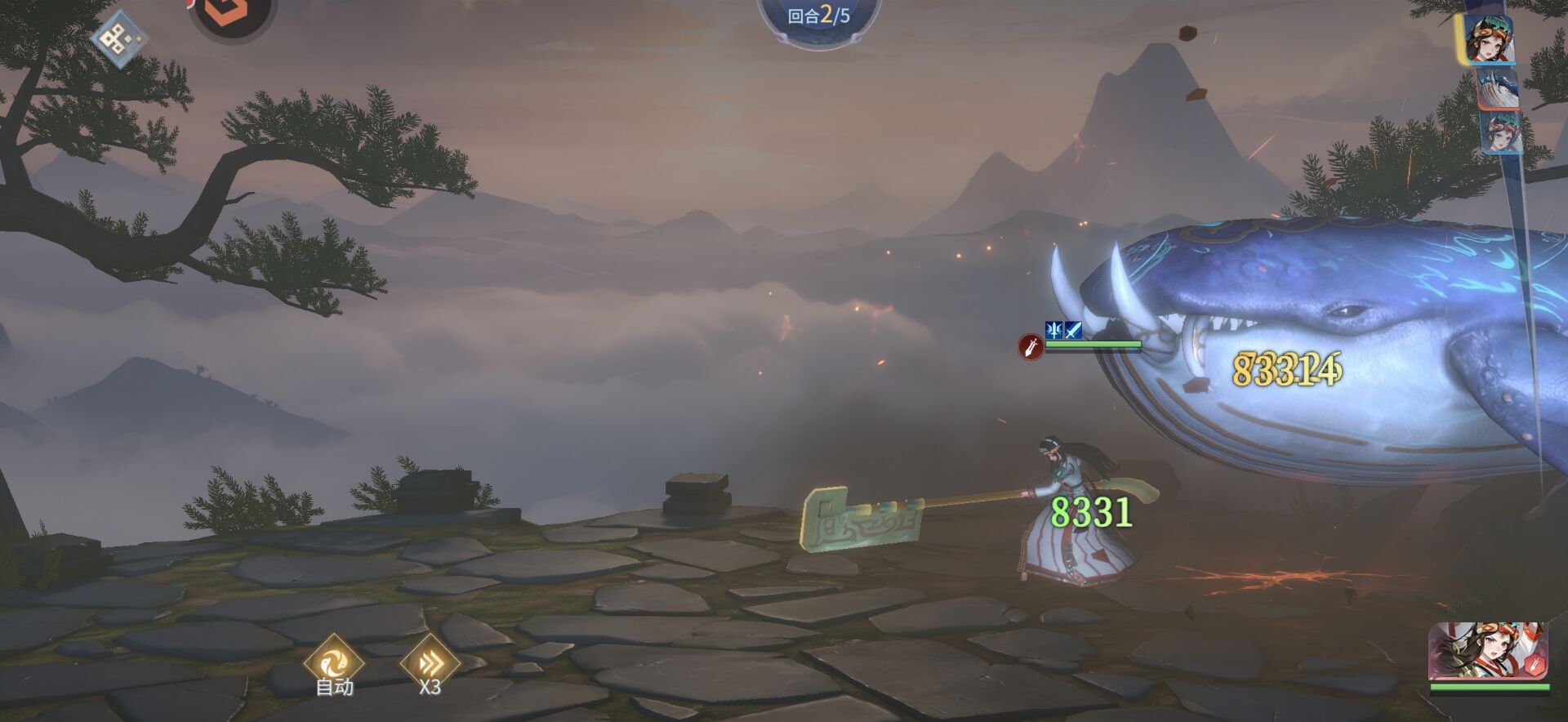Image resolution: width=1568 pixels, height=722 pixels.
Task: Activate the heroine skill portrait at bottom right
Action: pyautogui.click(x=1488, y=652)
